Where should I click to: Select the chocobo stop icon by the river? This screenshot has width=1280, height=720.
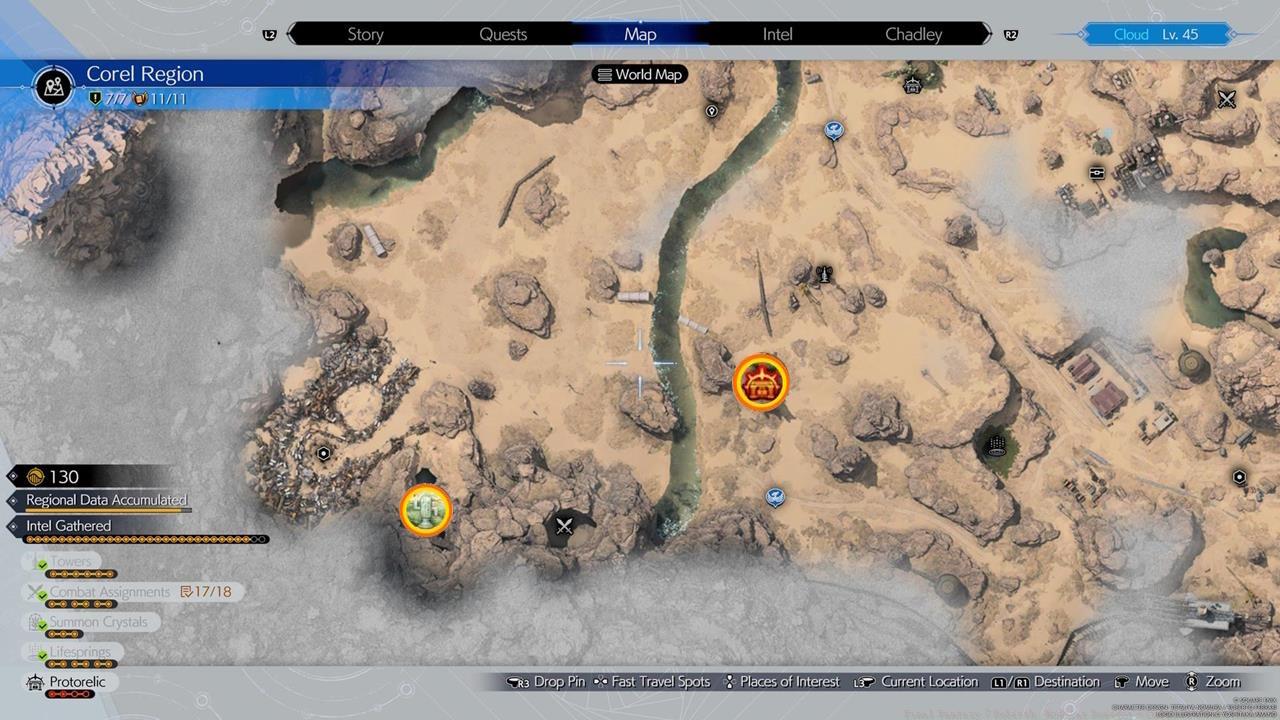(775, 495)
